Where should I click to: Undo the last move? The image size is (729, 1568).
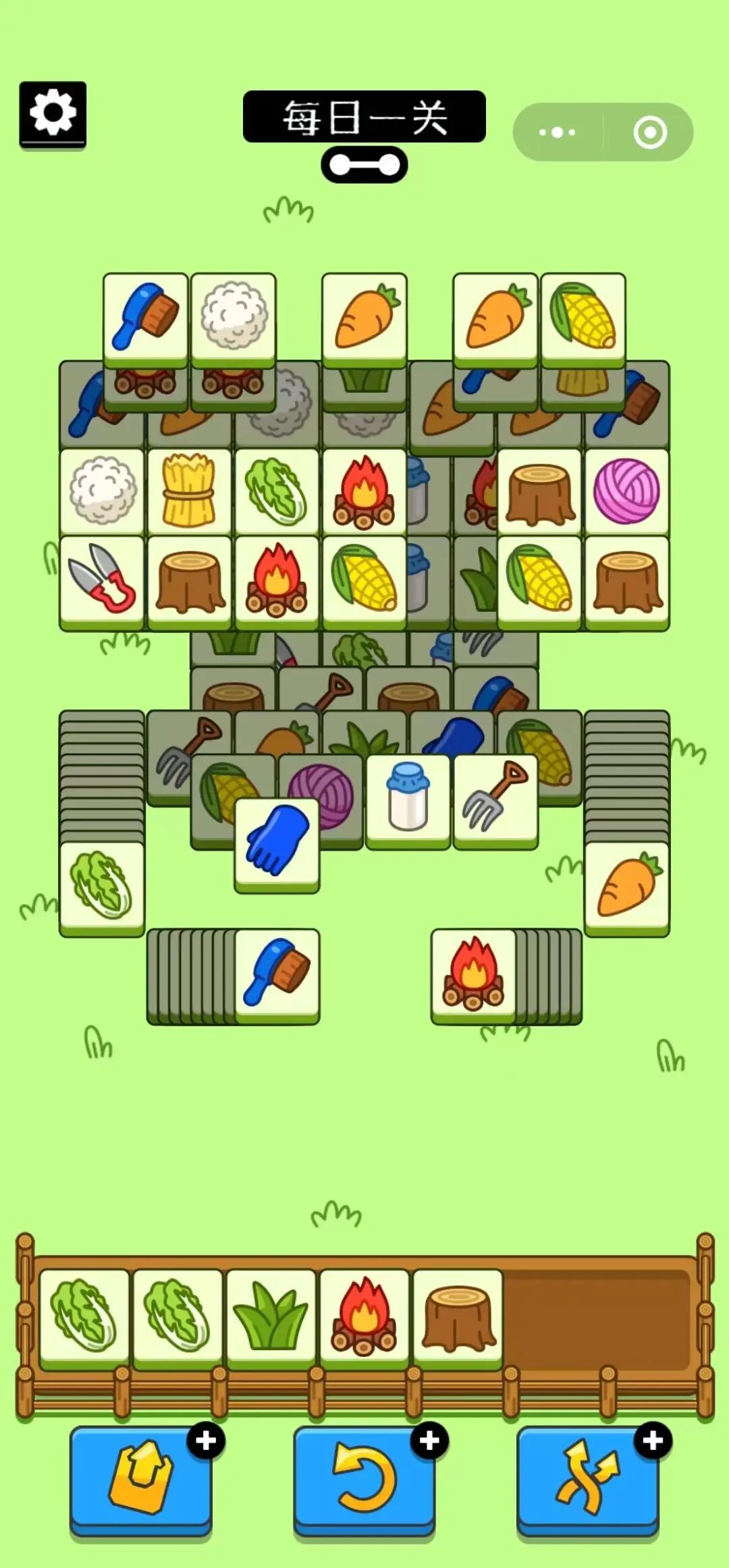(x=364, y=1477)
